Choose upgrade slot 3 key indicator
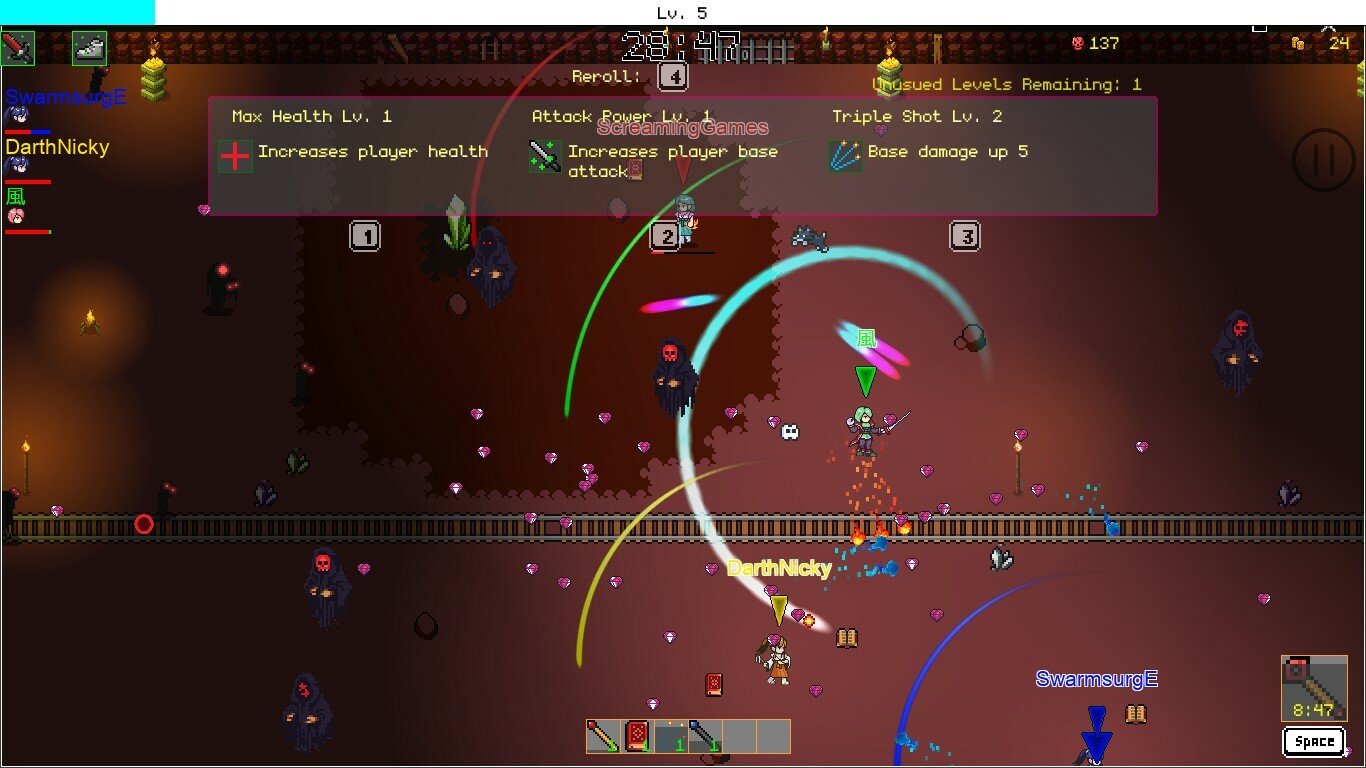Viewport: 1366px width, 768px height. pos(965,236)
